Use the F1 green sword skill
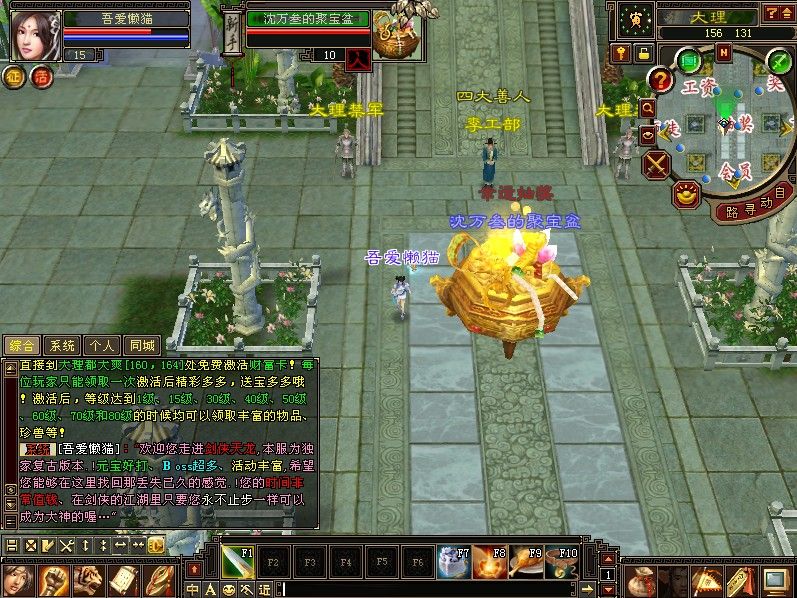This screenshot has height=598, width=797. click(237, 562)
